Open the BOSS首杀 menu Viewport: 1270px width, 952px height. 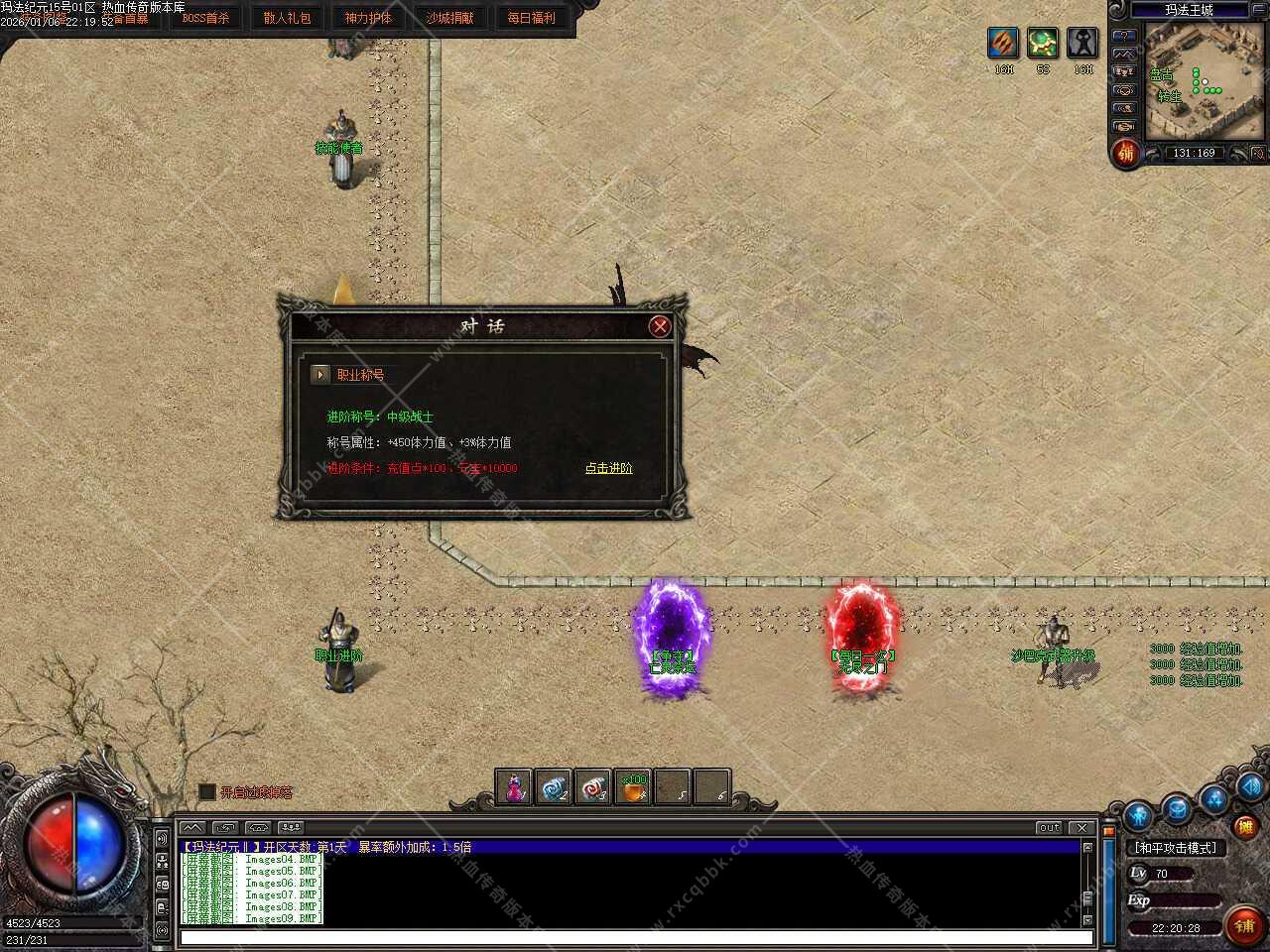point(205,18)
